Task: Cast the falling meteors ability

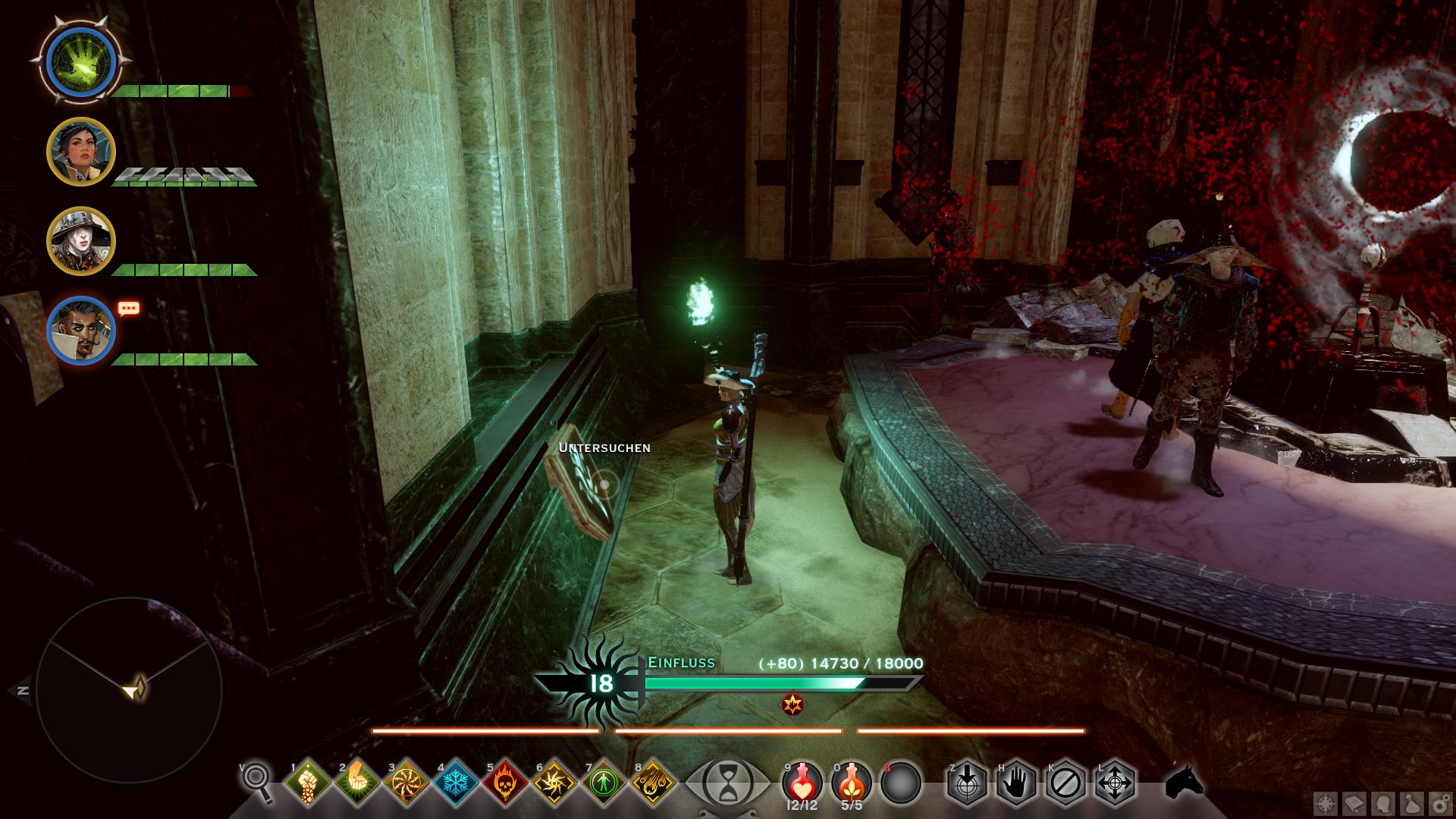Action: pyautogui.click(x=653, y=783)
